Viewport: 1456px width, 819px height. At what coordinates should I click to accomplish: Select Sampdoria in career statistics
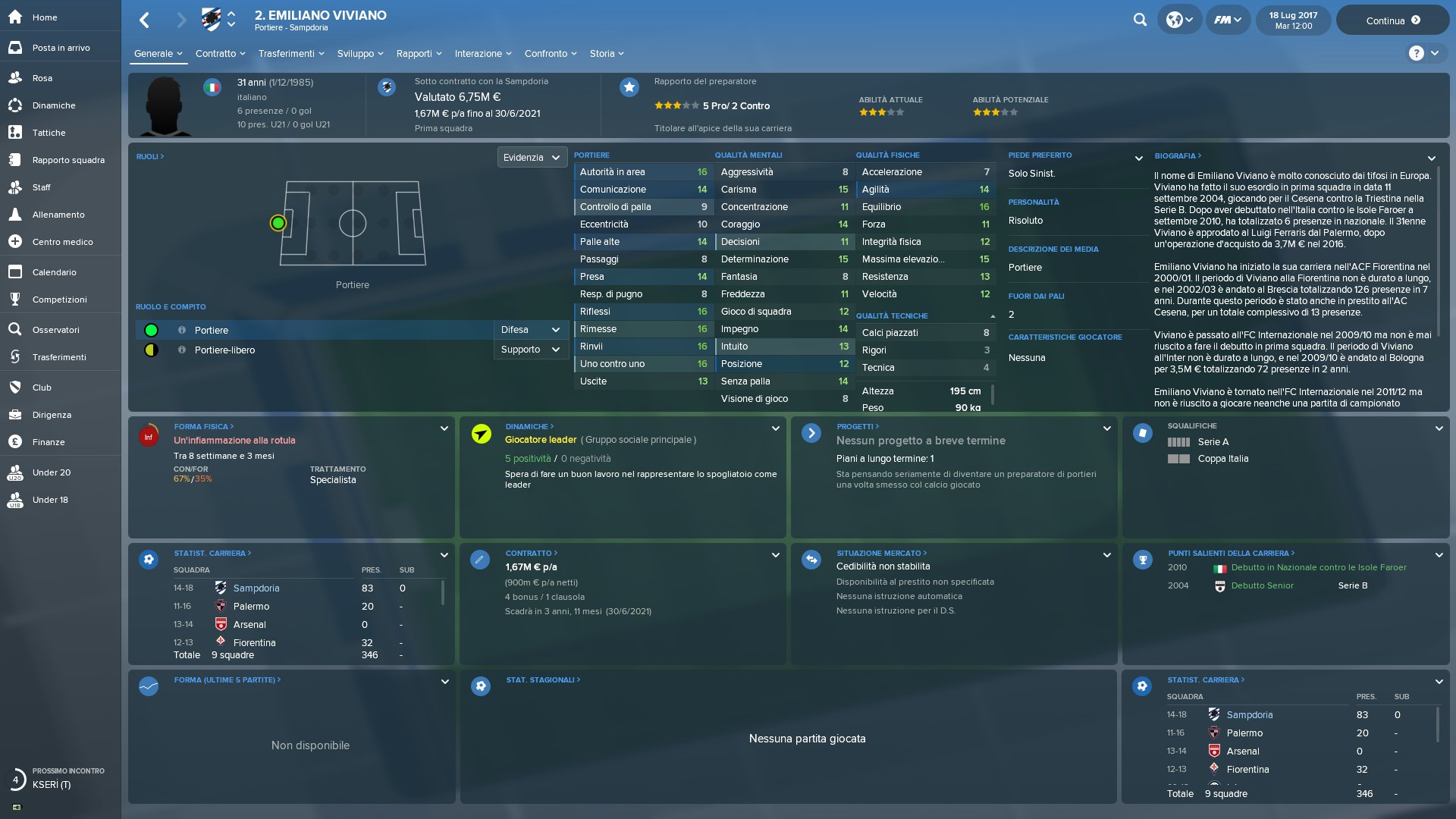point(256,588)
